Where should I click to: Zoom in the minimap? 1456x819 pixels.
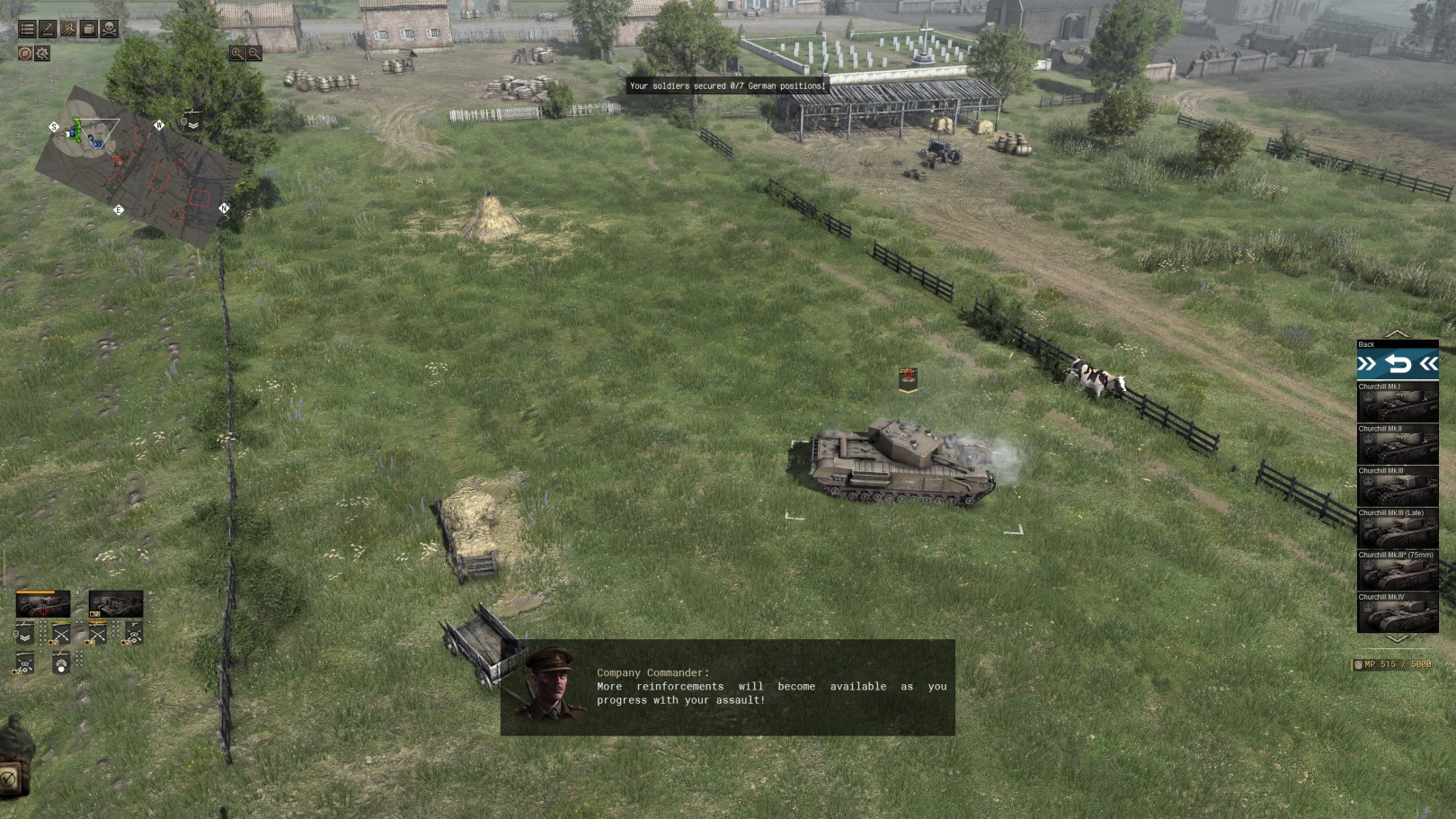pyautogui.click(x=236, y=53)
